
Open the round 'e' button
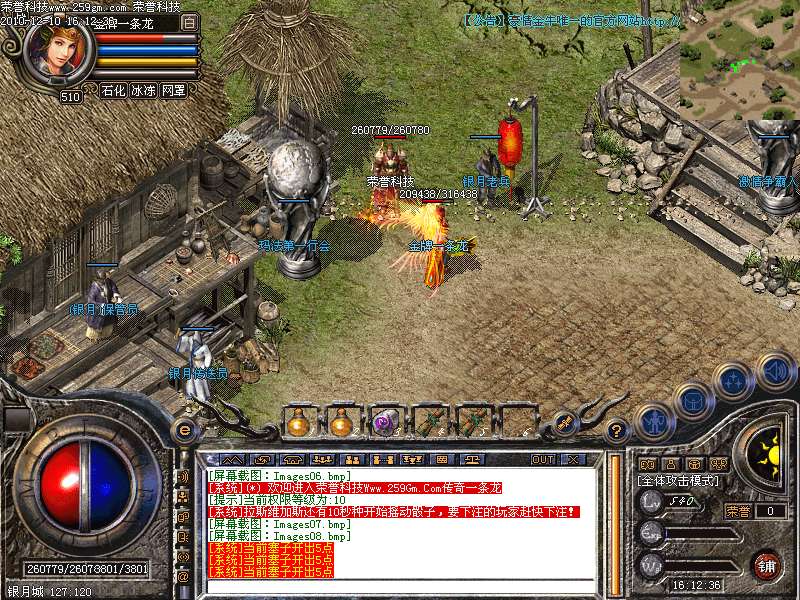pos(184,428)
